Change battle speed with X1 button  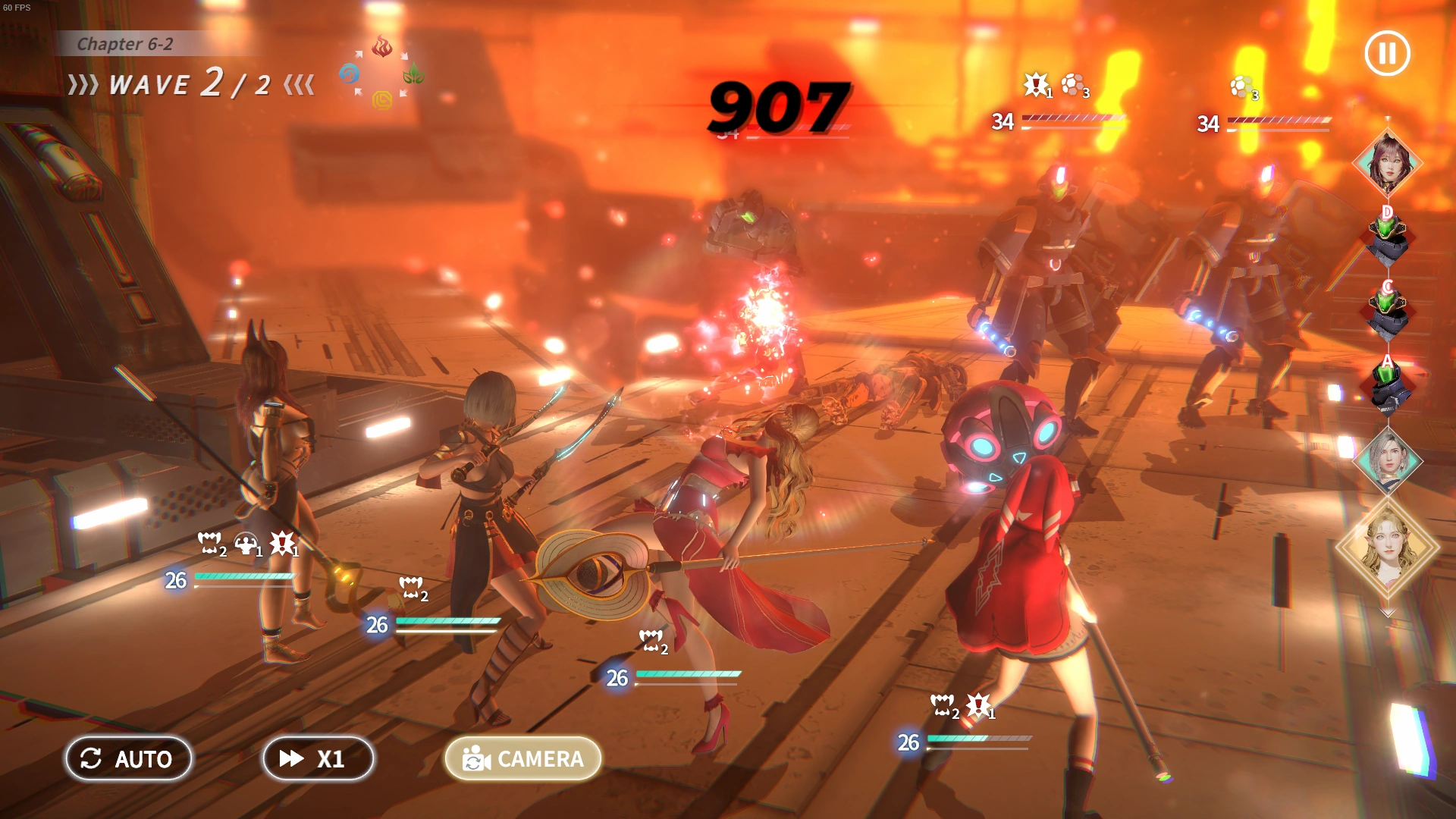point(318,758)
